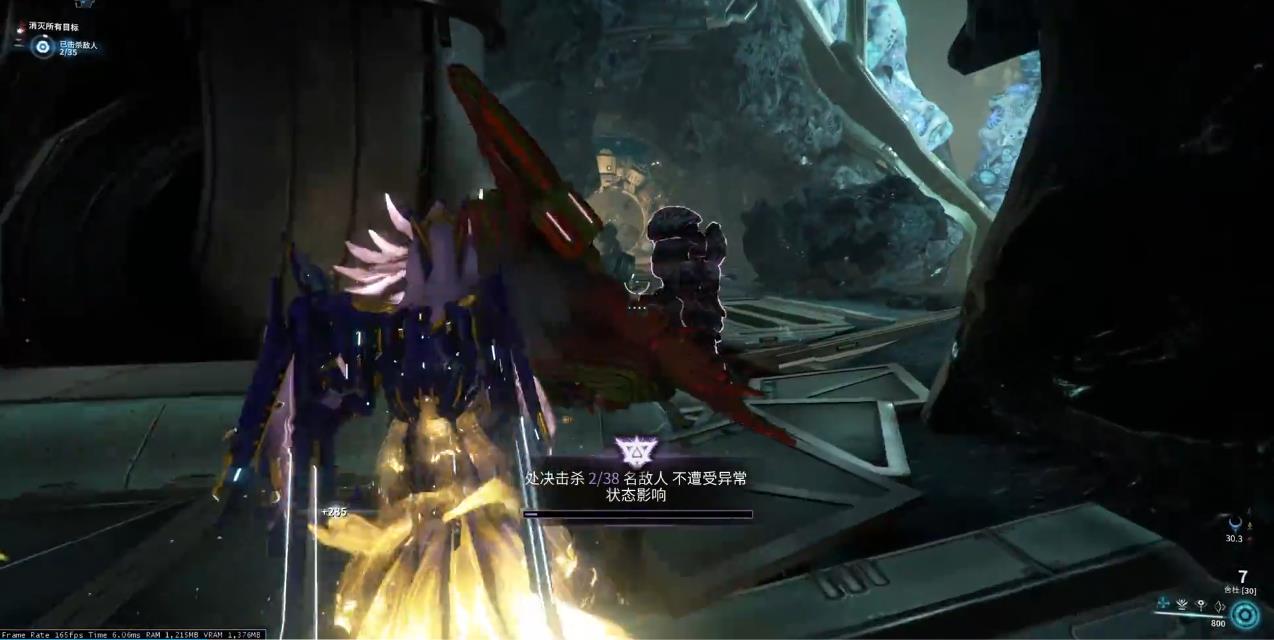Click the exterminate objective tracker icon

point(42,46)
